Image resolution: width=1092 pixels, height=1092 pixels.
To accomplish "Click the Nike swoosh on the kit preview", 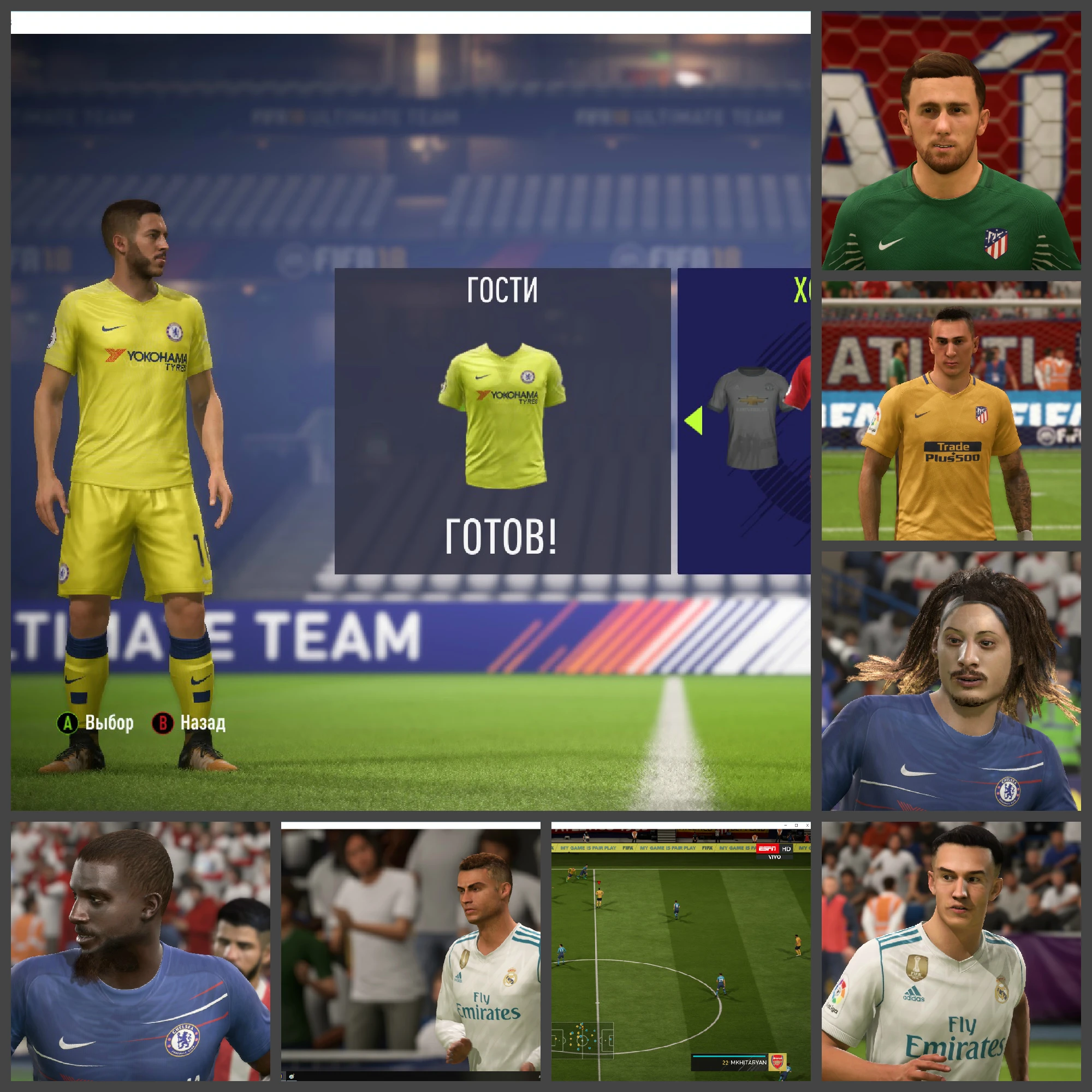I will (x=483, y=377).
